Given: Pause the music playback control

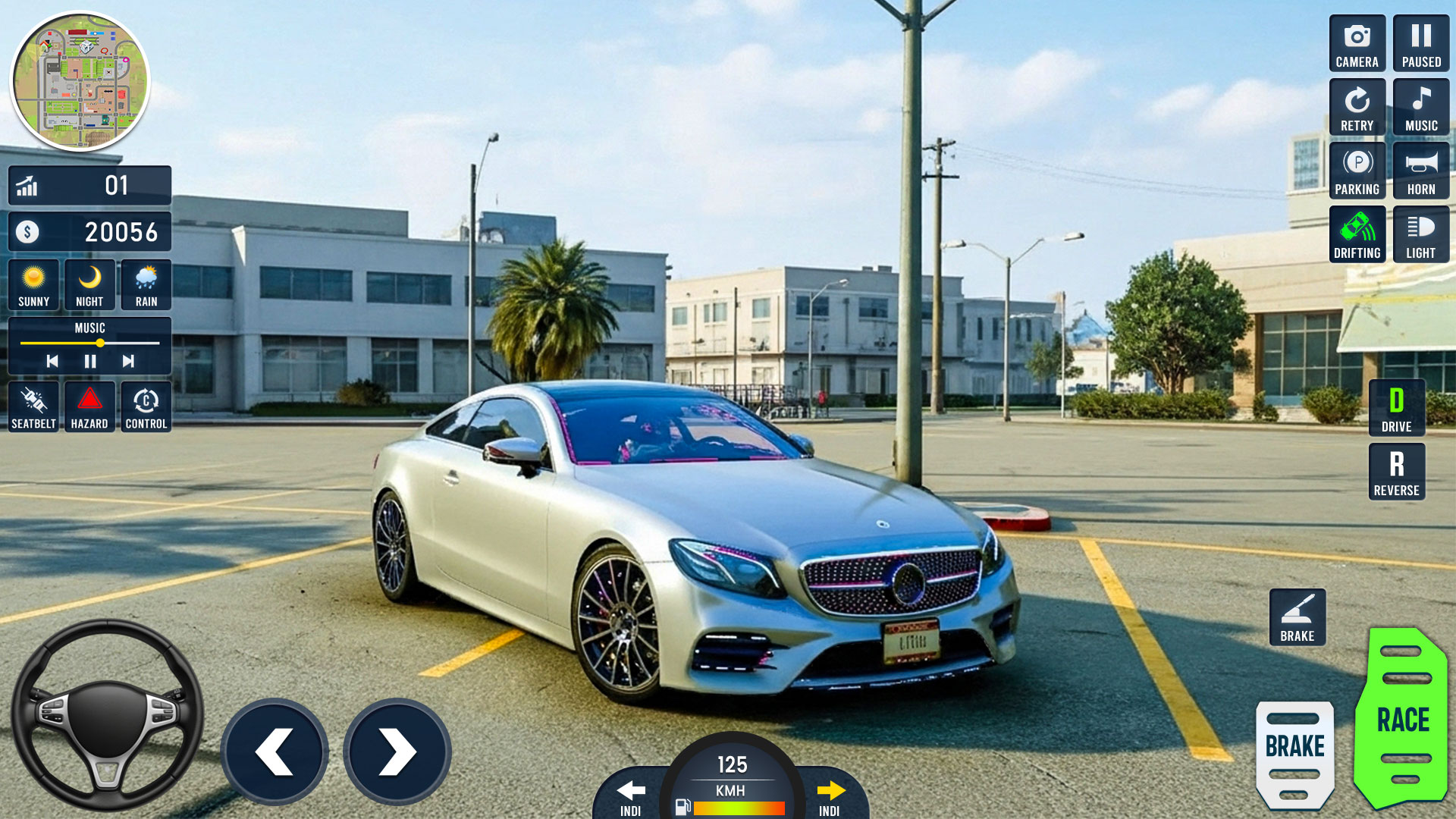Looking at the screenshot, I should (89, 362).
